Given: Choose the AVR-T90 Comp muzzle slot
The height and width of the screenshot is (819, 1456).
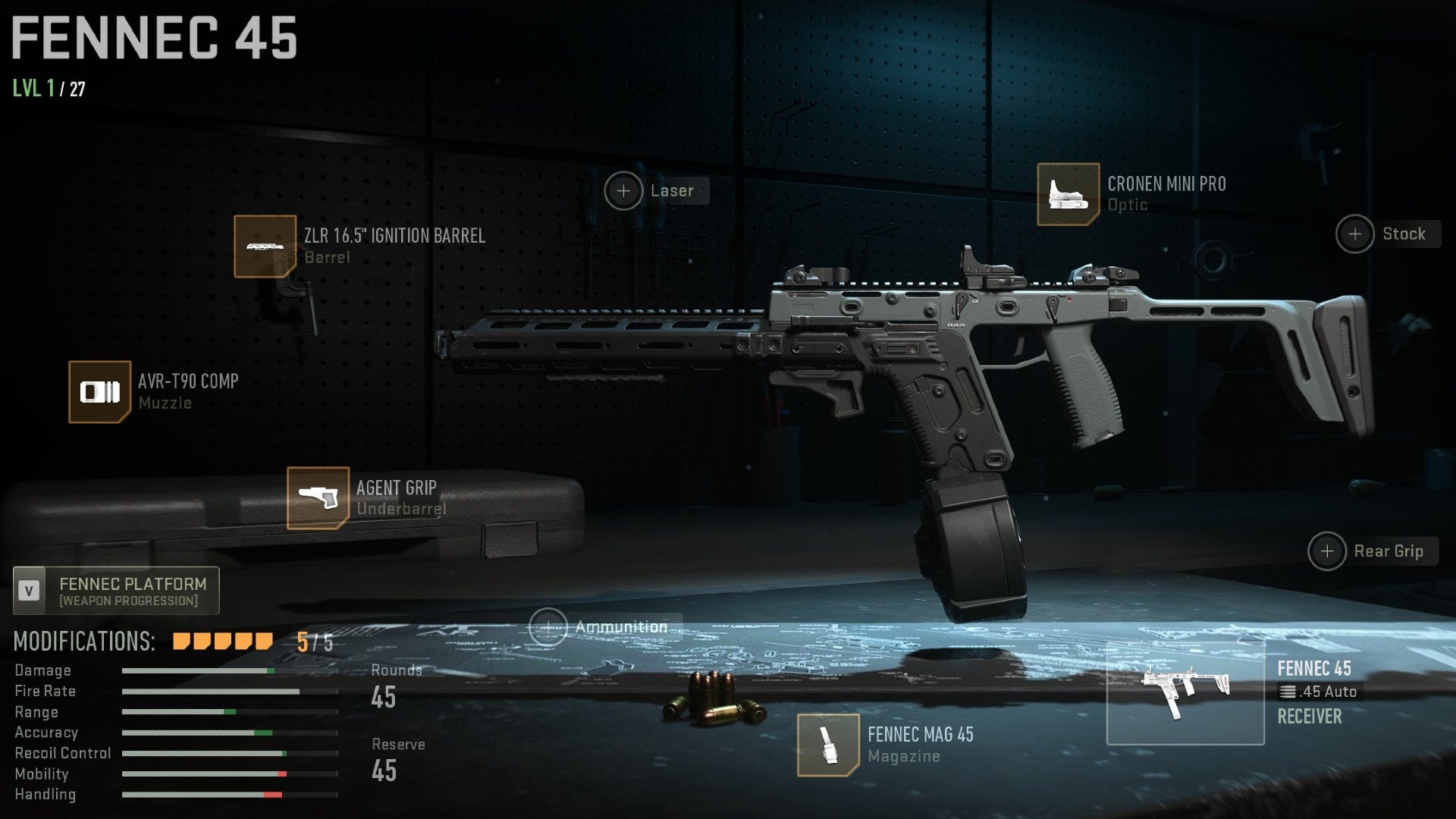Looking at the screenshot, I should (99, 392).
